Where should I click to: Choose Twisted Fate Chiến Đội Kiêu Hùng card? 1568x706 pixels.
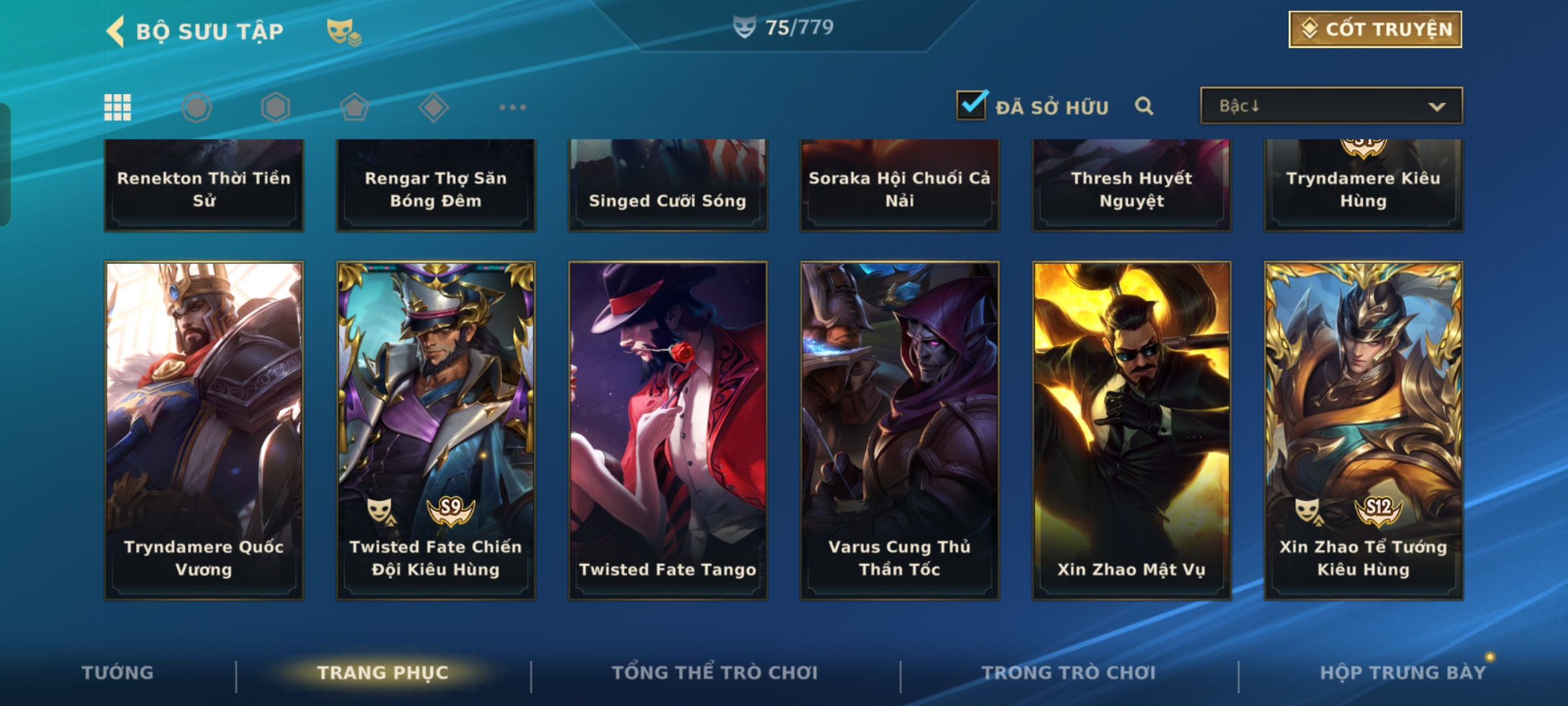[436, 430]
